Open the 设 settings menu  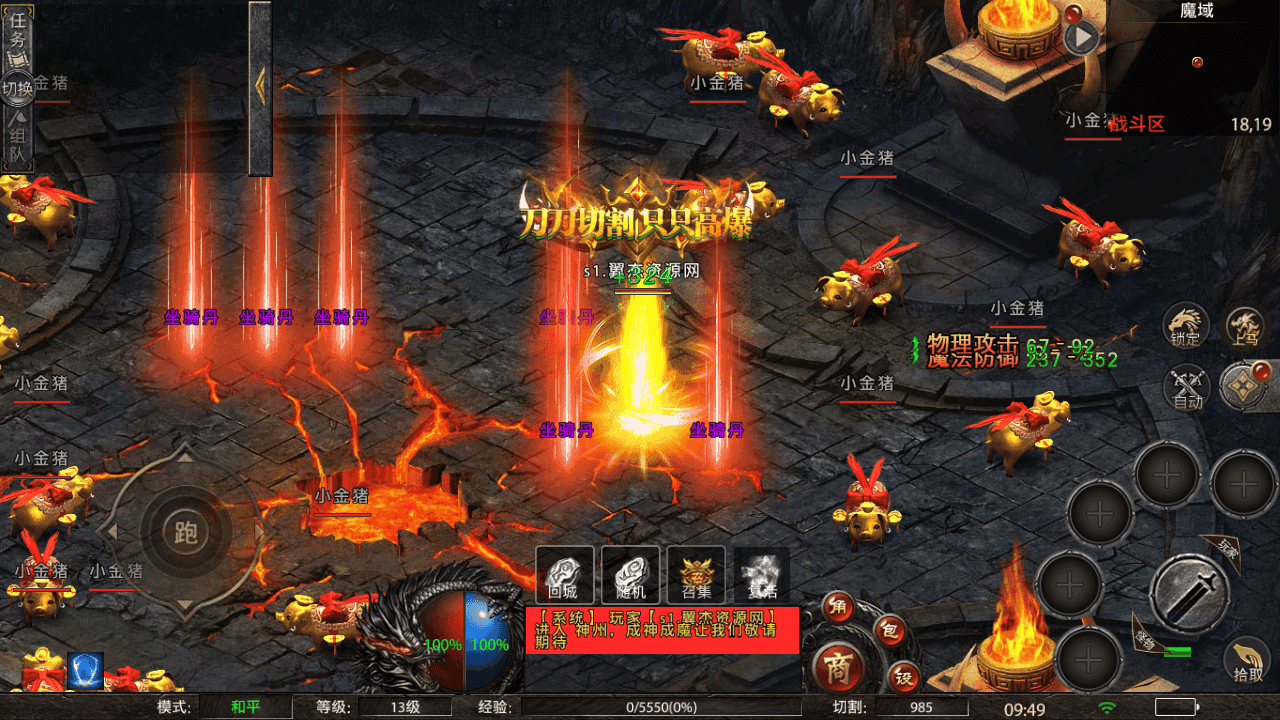click(903, 678)
